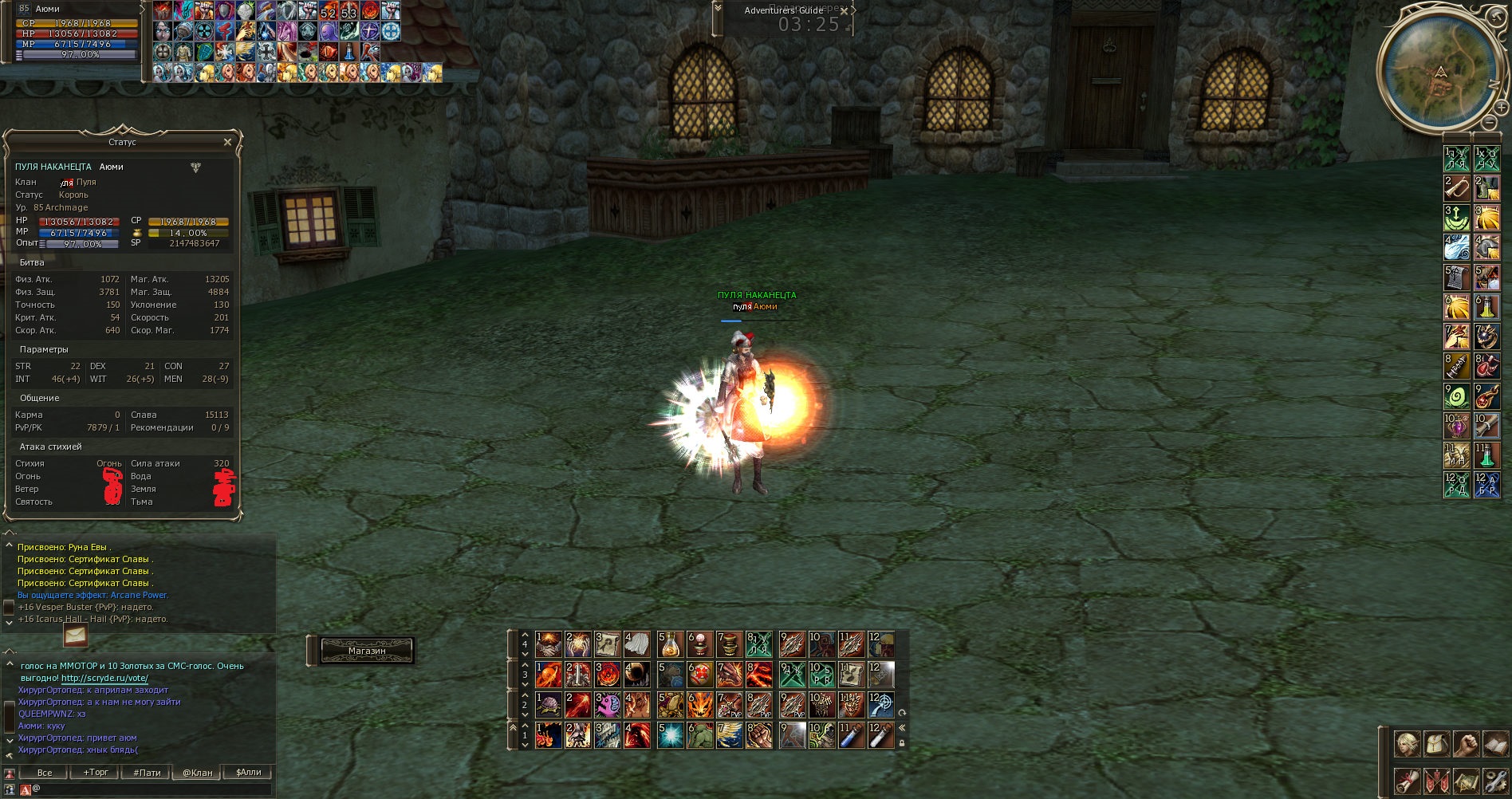Open the $Алли alliance chat tab
1512x799 pixels.
coord(248,772)
